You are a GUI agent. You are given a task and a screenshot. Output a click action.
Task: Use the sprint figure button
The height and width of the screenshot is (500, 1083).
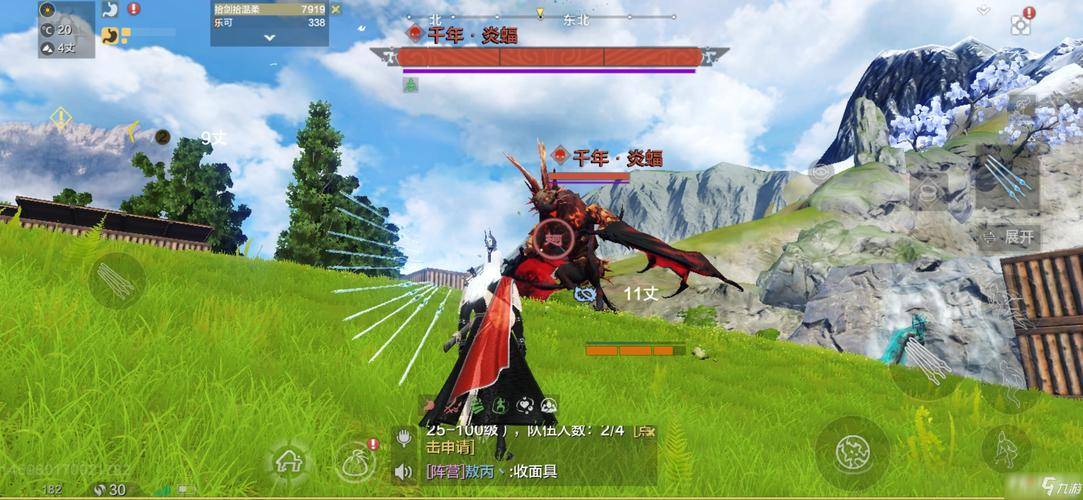click(x=1005, y=449)
